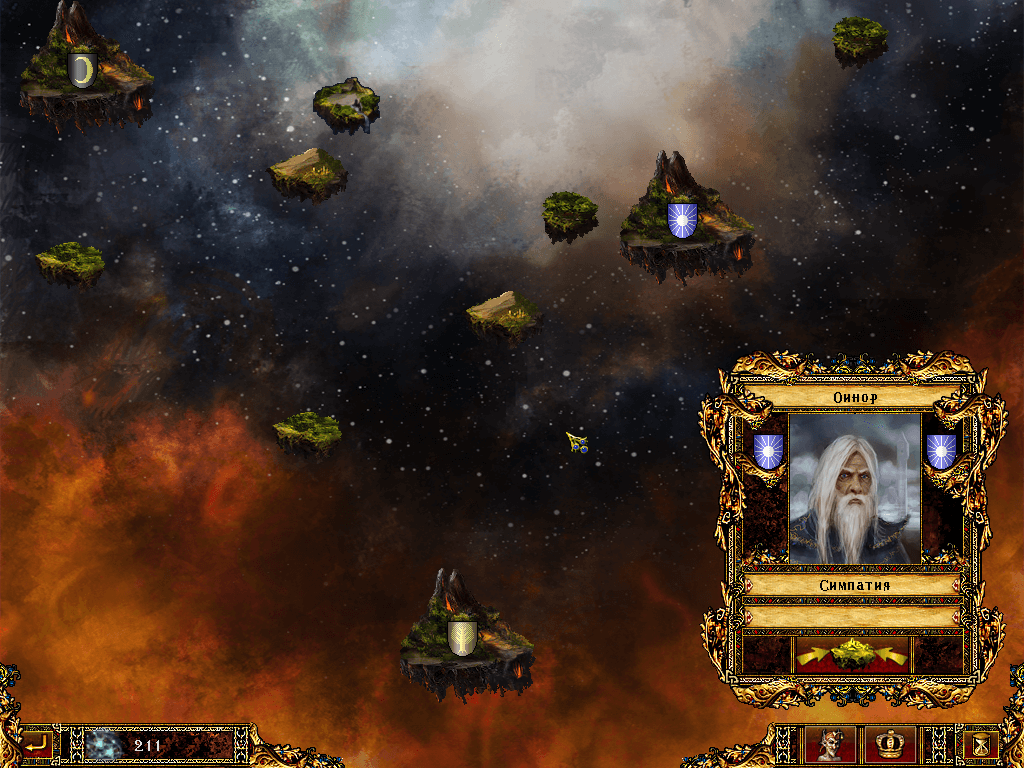The image size is (1024, 768).
Task: Select the world with the crescent moon shield
Action: coord(82,72)
